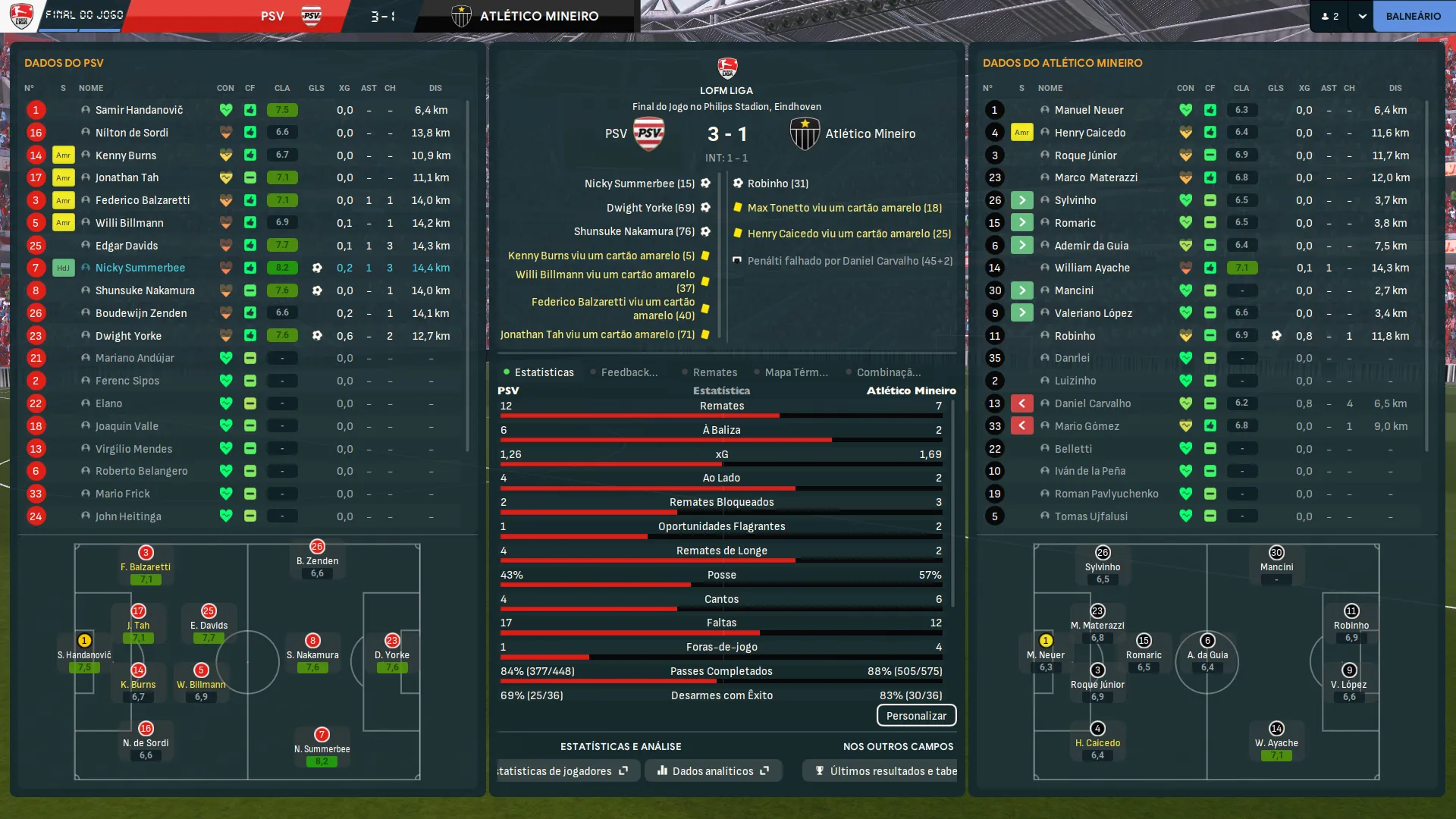
Task: Click the Balneário button
Action: (1413, 16)
